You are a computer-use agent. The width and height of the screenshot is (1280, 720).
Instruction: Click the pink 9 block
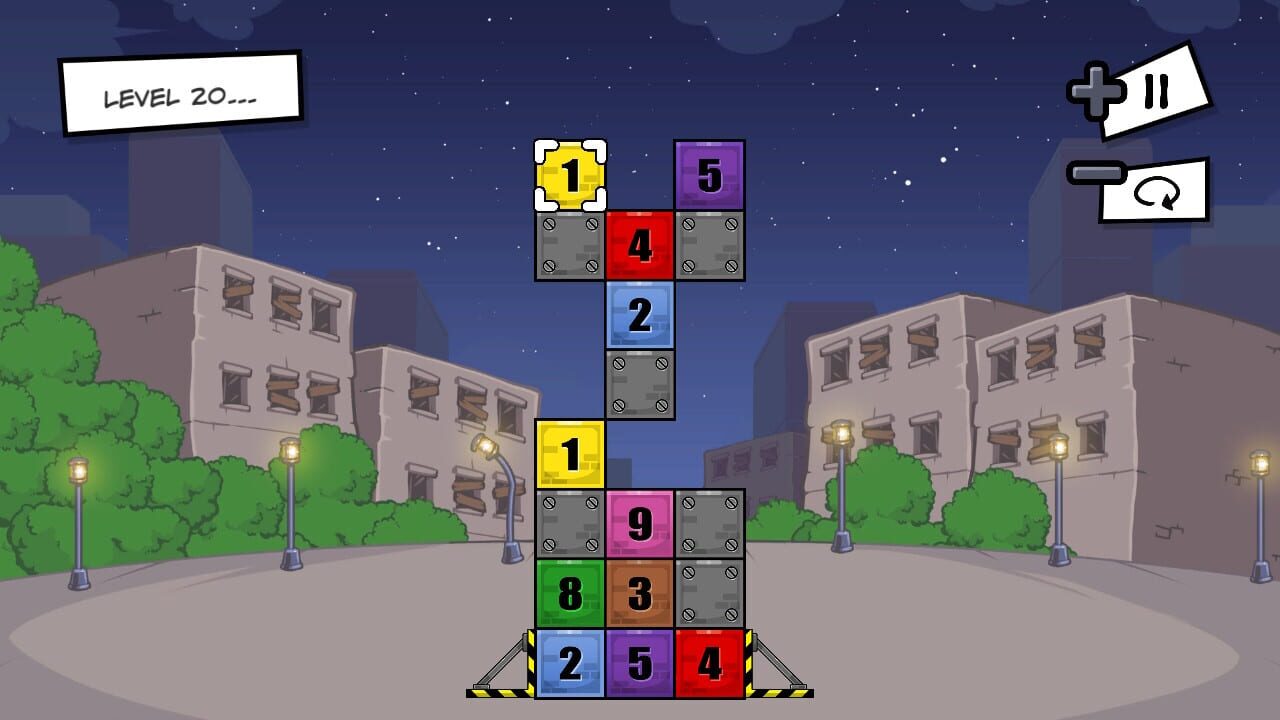(638, 524)
